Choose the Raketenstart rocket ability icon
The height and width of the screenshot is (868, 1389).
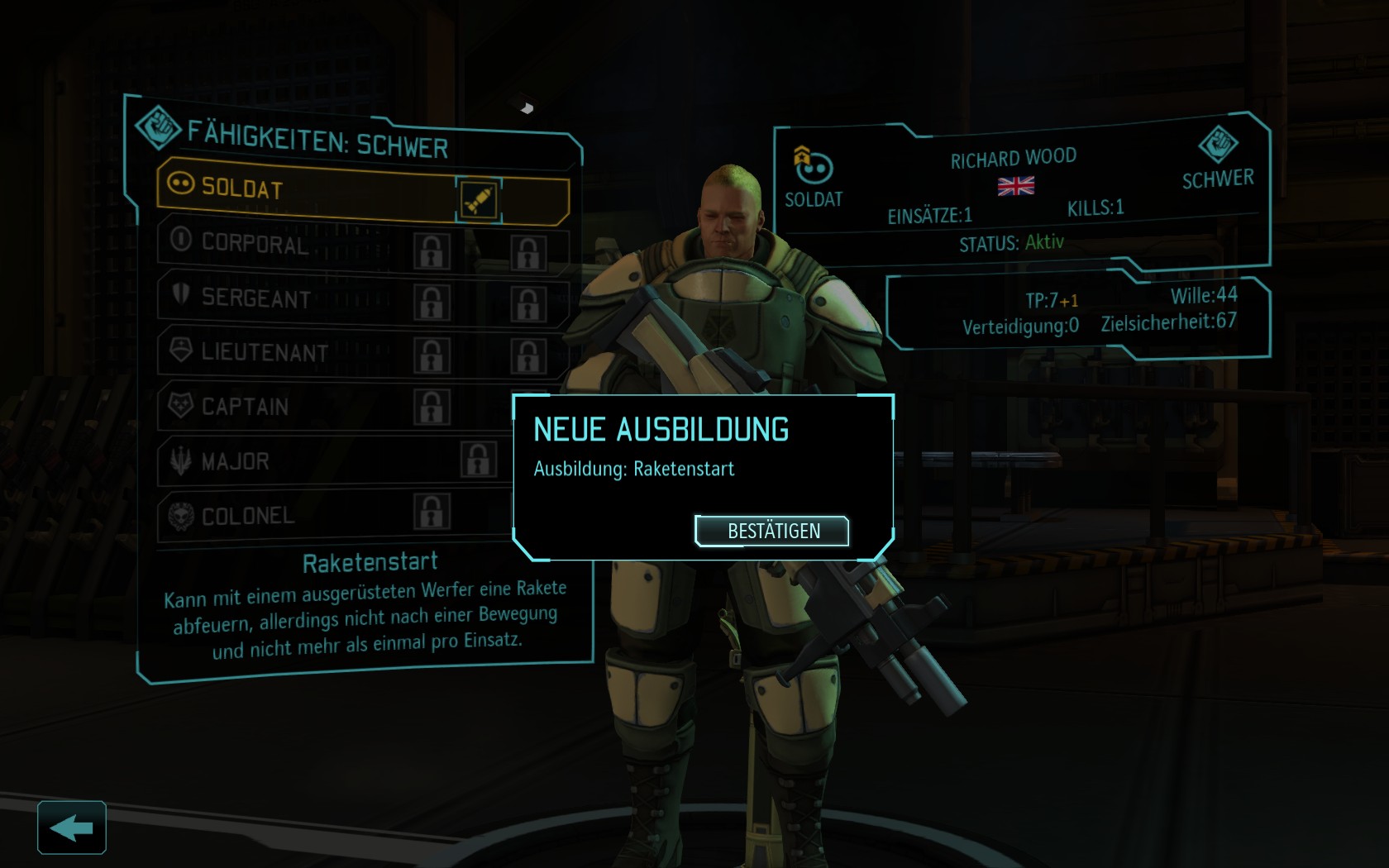click(479, 199)
